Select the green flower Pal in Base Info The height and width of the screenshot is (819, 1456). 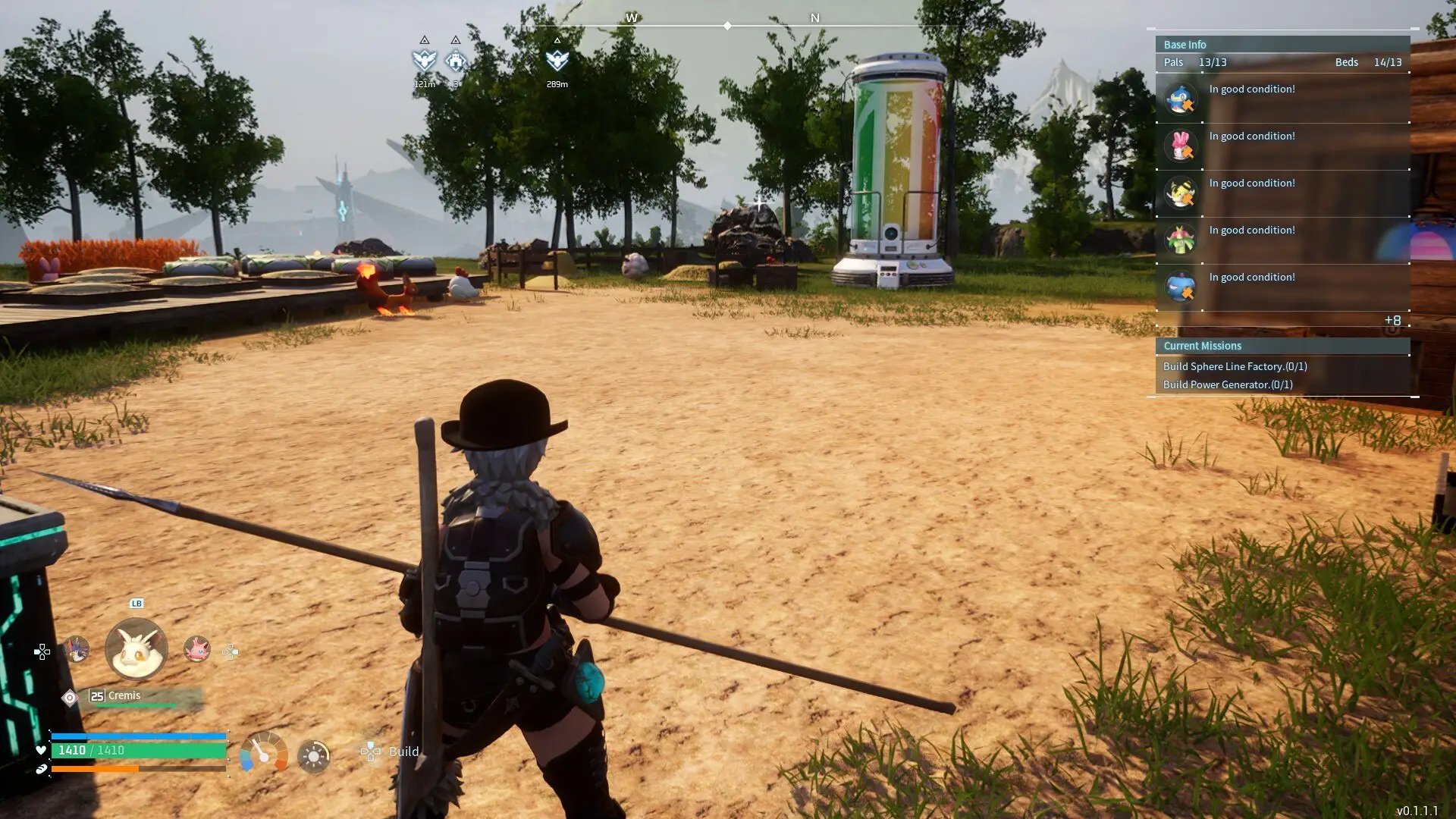click(x=1181, y=240)
